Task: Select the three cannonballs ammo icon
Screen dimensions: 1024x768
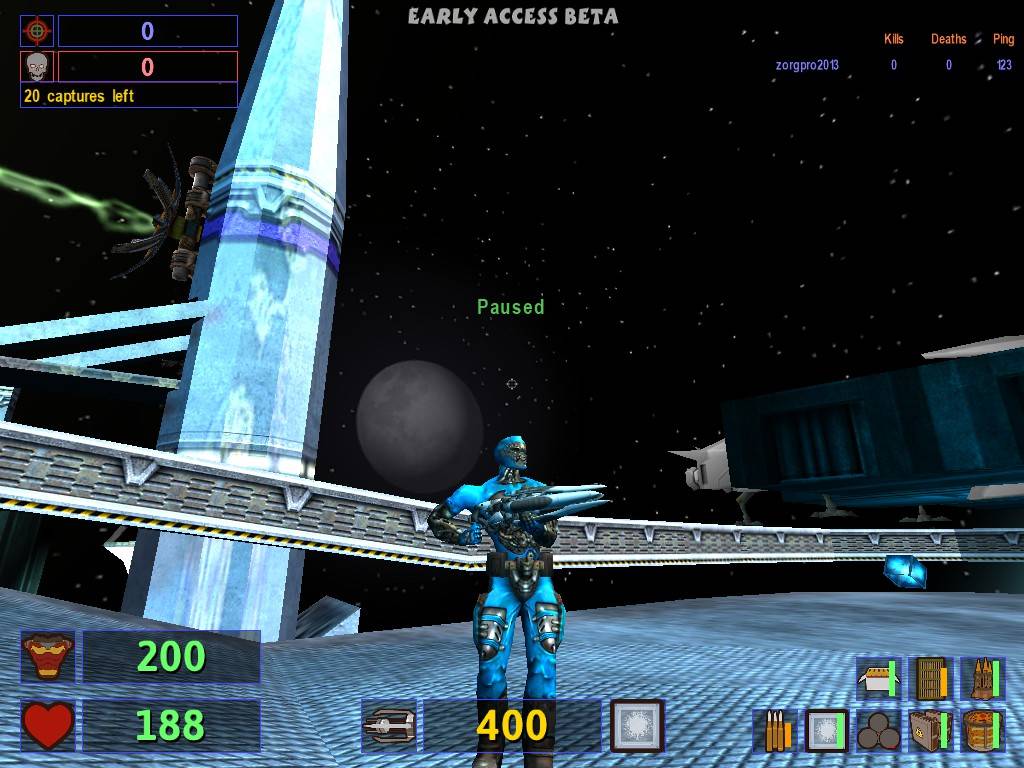Action: point(878,731)
